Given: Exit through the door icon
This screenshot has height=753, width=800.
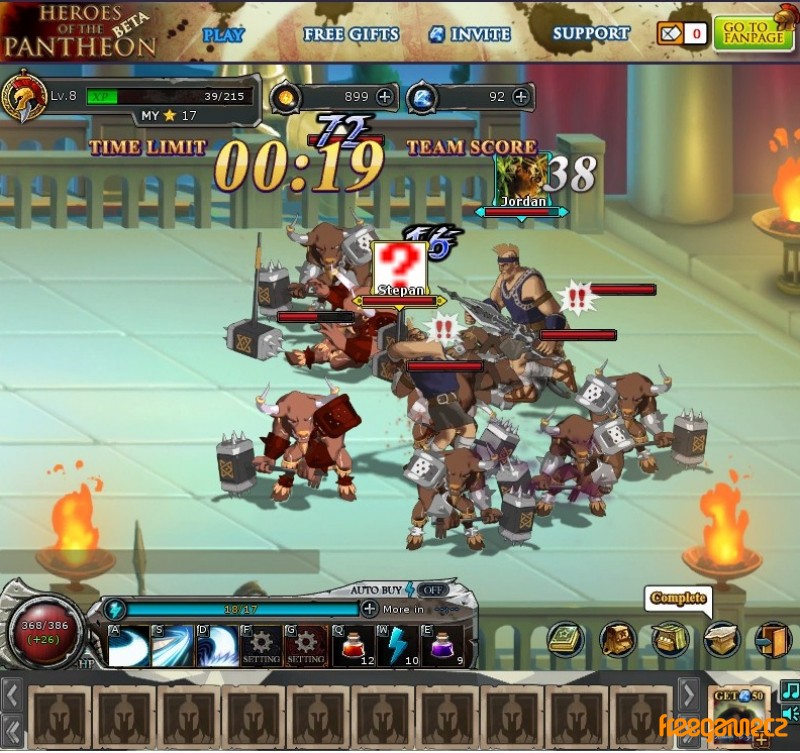Looking at the screenshot, I should click(771, 639).
